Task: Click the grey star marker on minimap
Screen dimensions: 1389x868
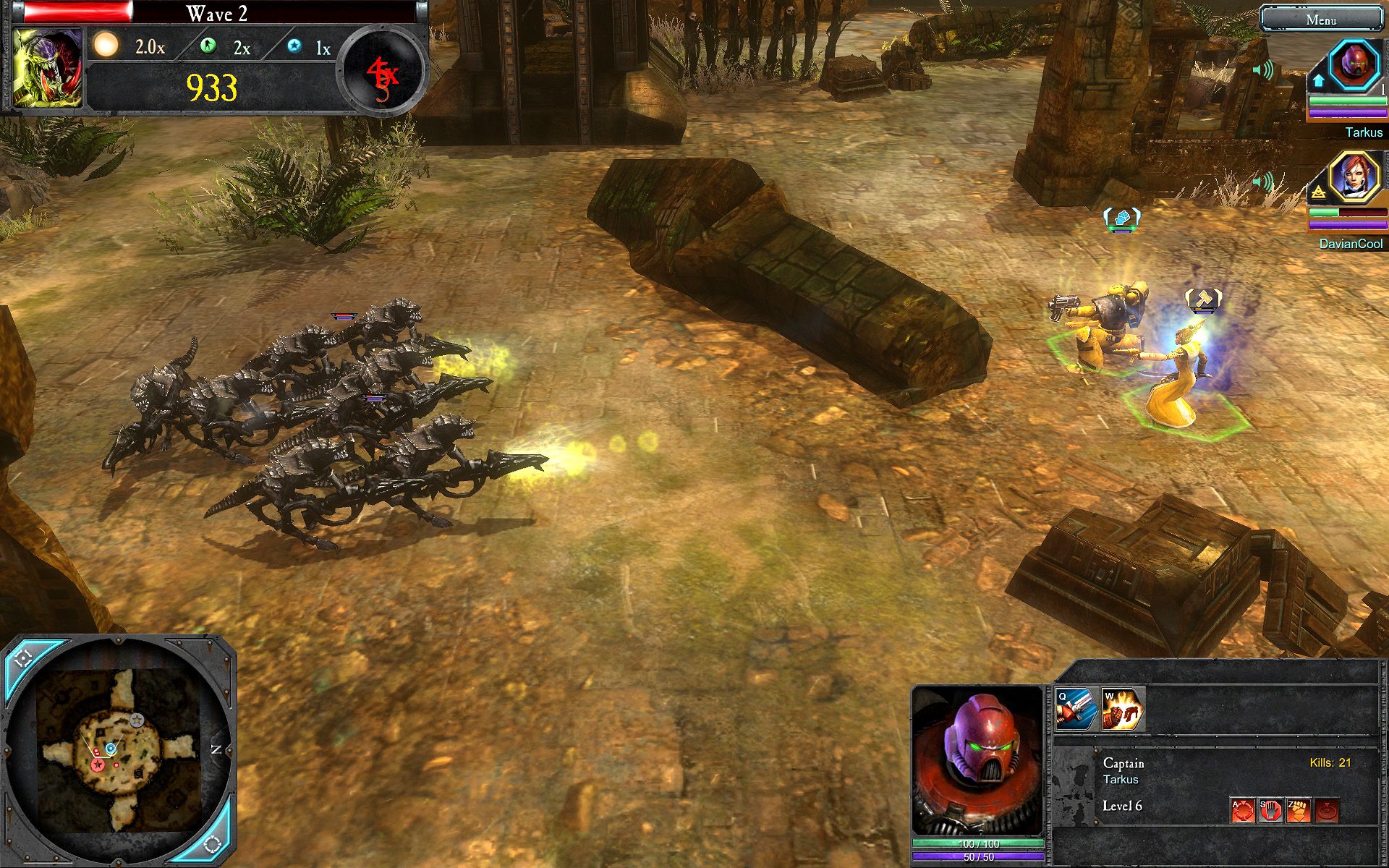Action: click(137, 720)
